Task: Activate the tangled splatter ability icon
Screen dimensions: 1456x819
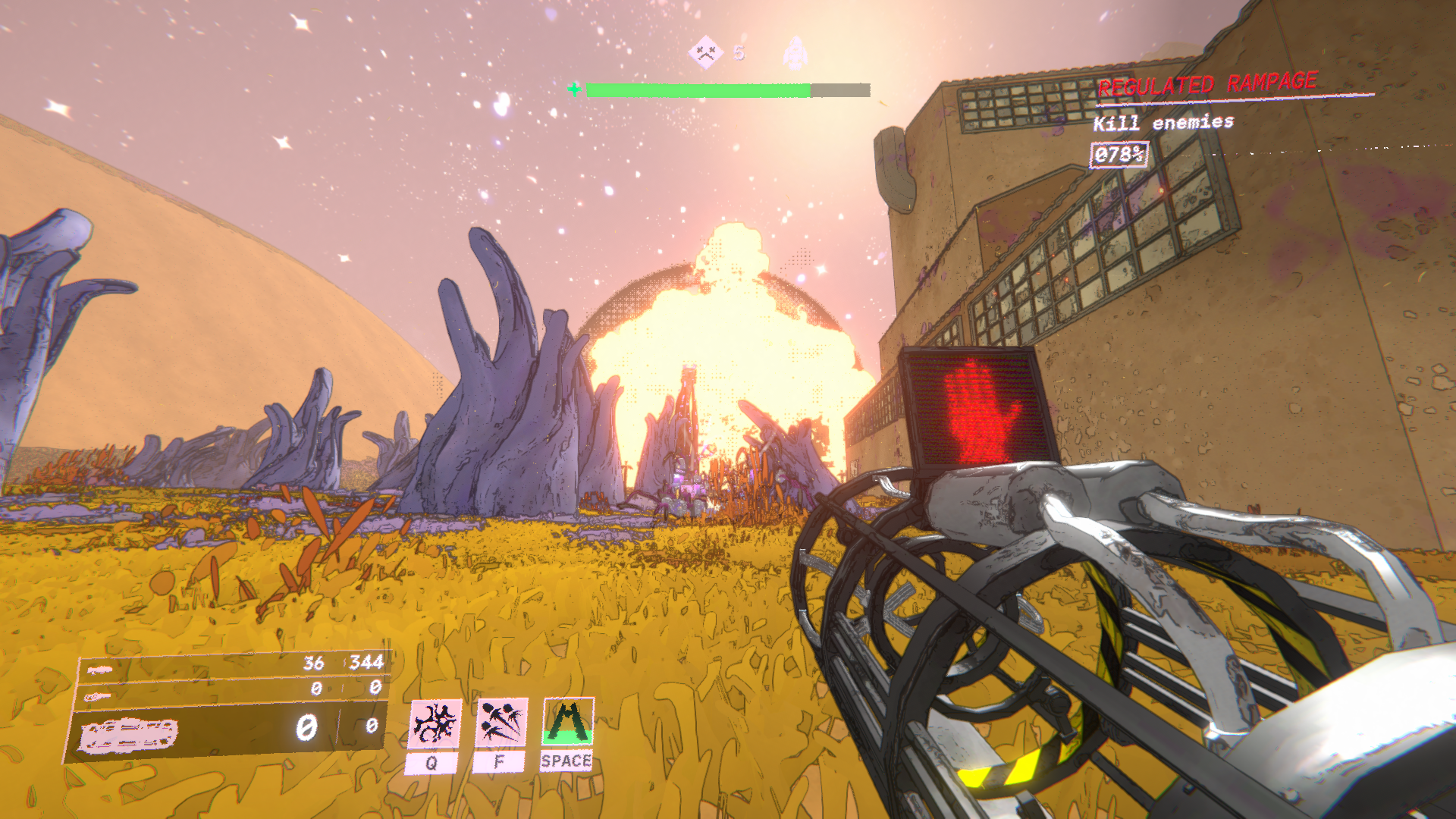Action: [x=435, y=723]
